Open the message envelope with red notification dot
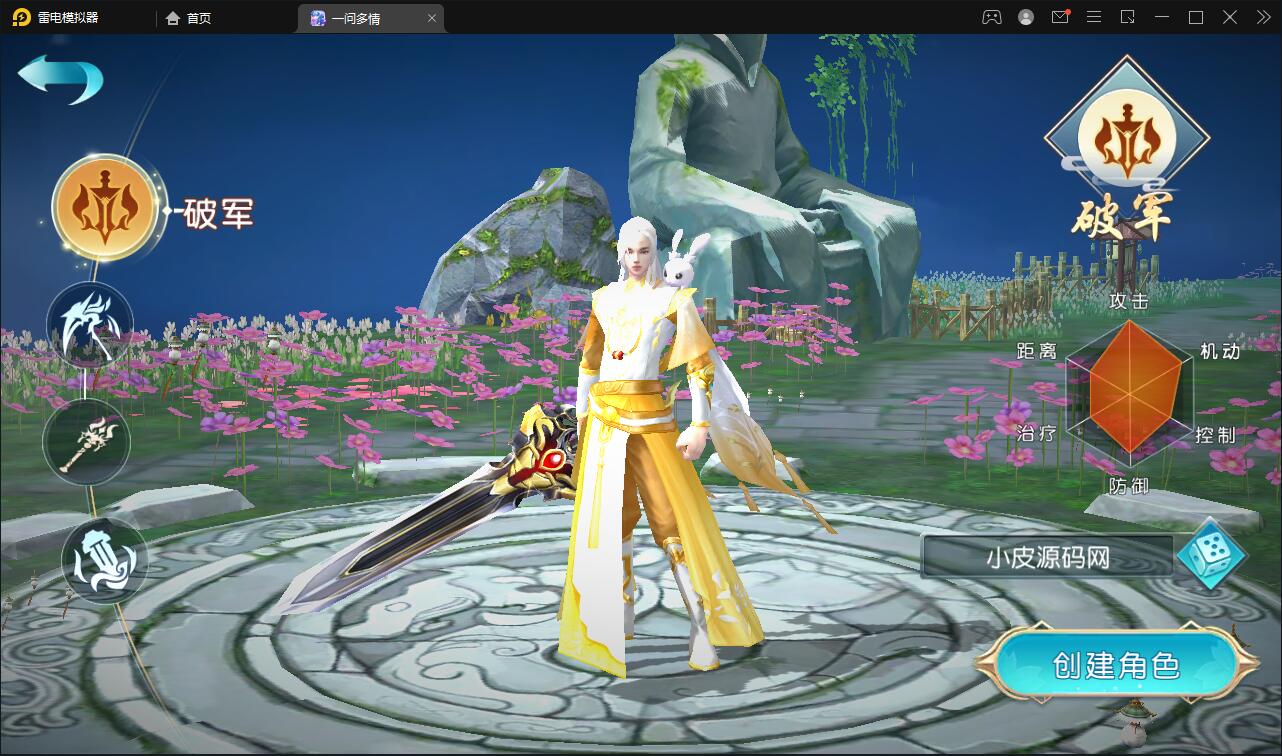Image resolution: width=1282 pixels, height=756 pixels. point(1060,17)
